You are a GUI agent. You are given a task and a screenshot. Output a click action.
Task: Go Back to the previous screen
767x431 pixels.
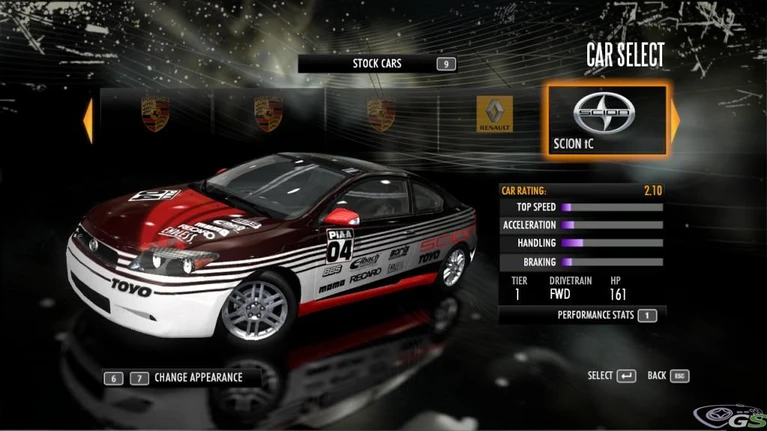(668, 376)
